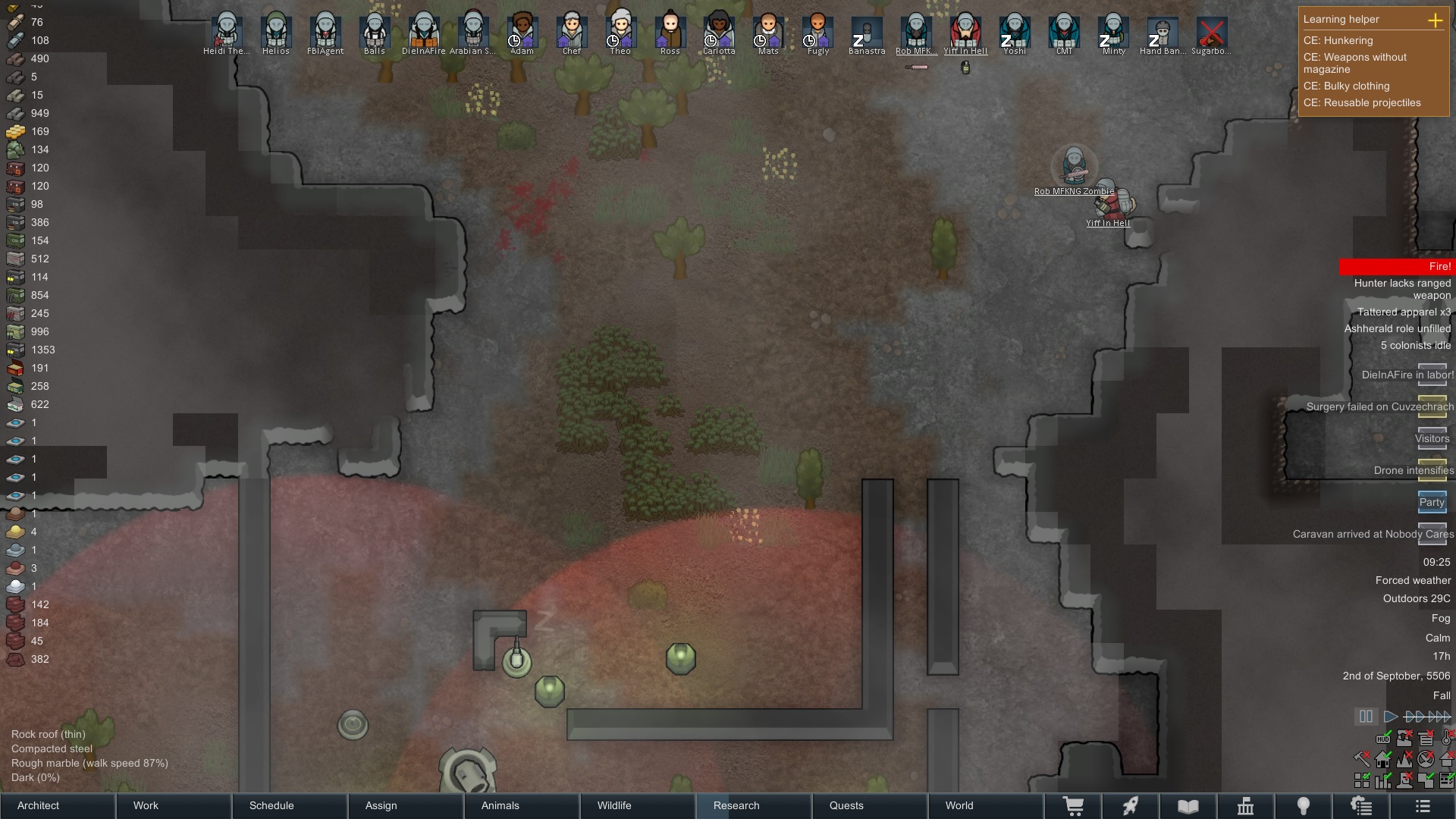The height and width of the screenshot is (822, 1456).
Task: Expand the Learning helper with the plus button
Action: pyautogui.click(x=1435, y=20)
